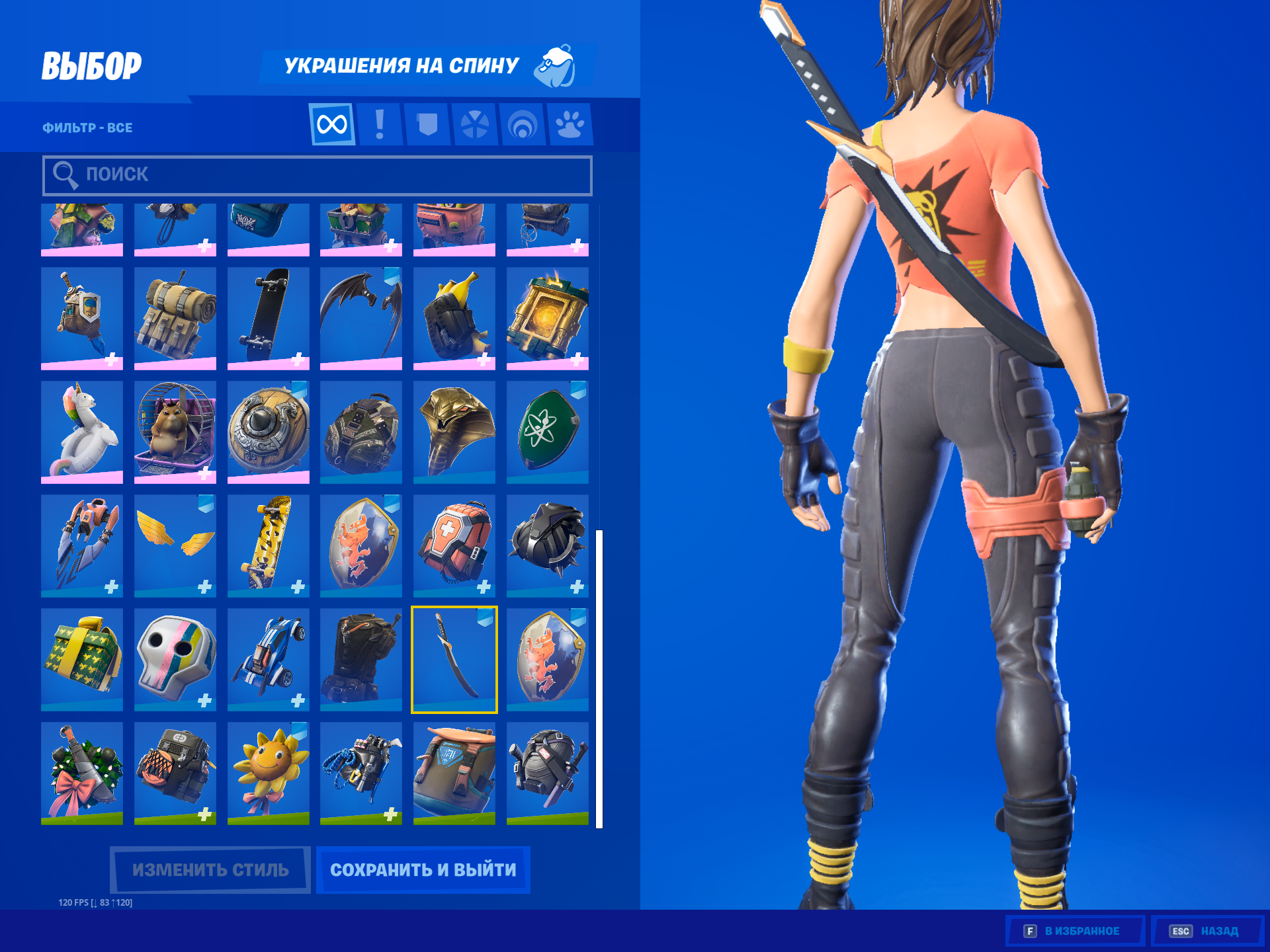This screenshot has width=1270, height=952.
Task: Click the search magnifying glass icon
Action: coord(65,175)
